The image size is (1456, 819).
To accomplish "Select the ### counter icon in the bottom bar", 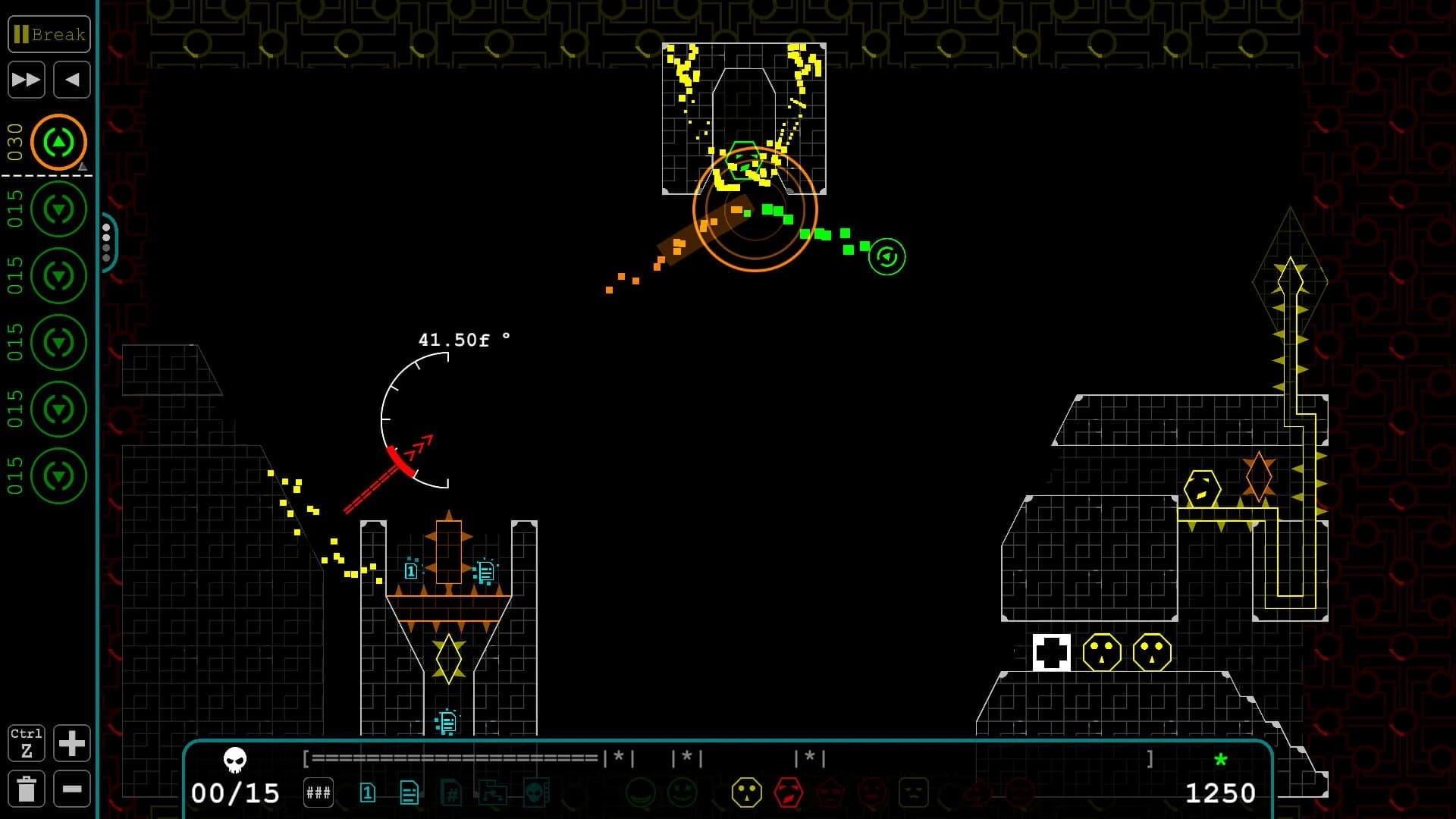I will click(319, 792).
